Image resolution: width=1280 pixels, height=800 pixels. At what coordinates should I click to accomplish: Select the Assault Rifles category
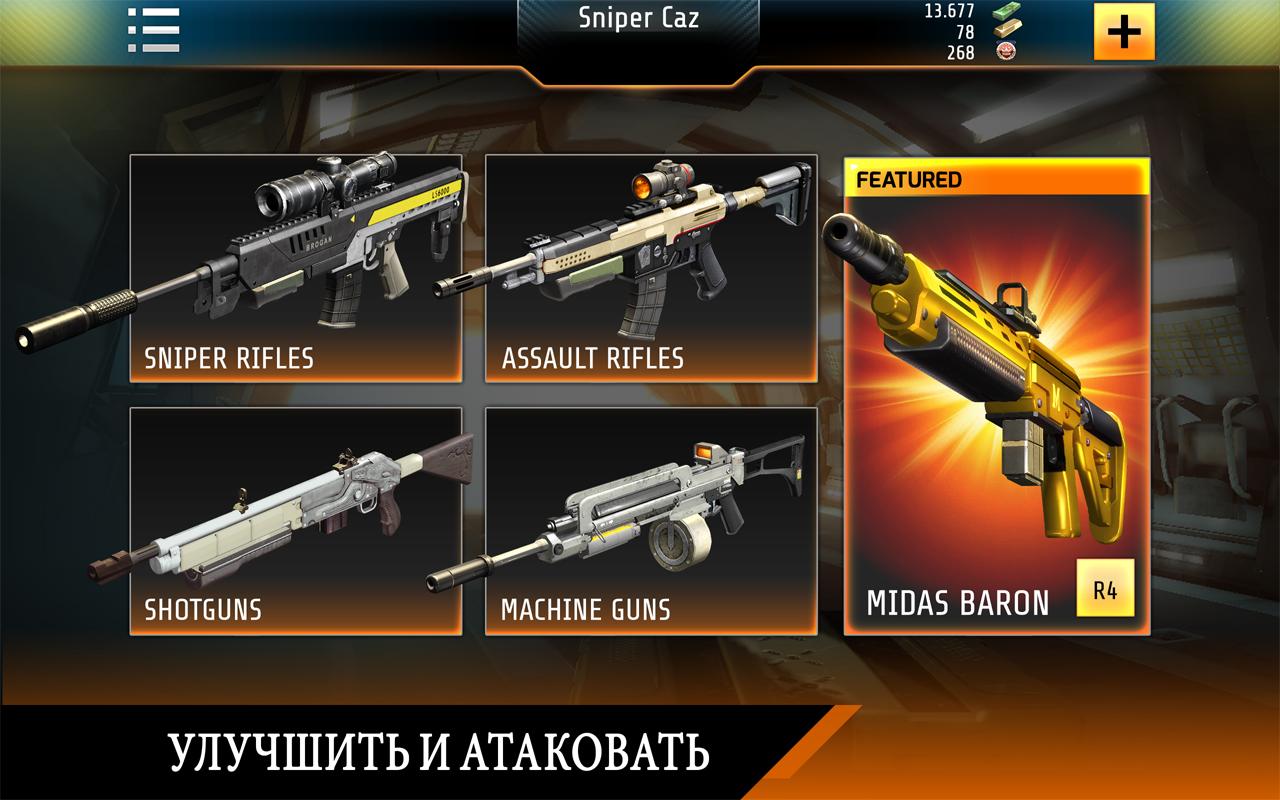tap(651, 268)
